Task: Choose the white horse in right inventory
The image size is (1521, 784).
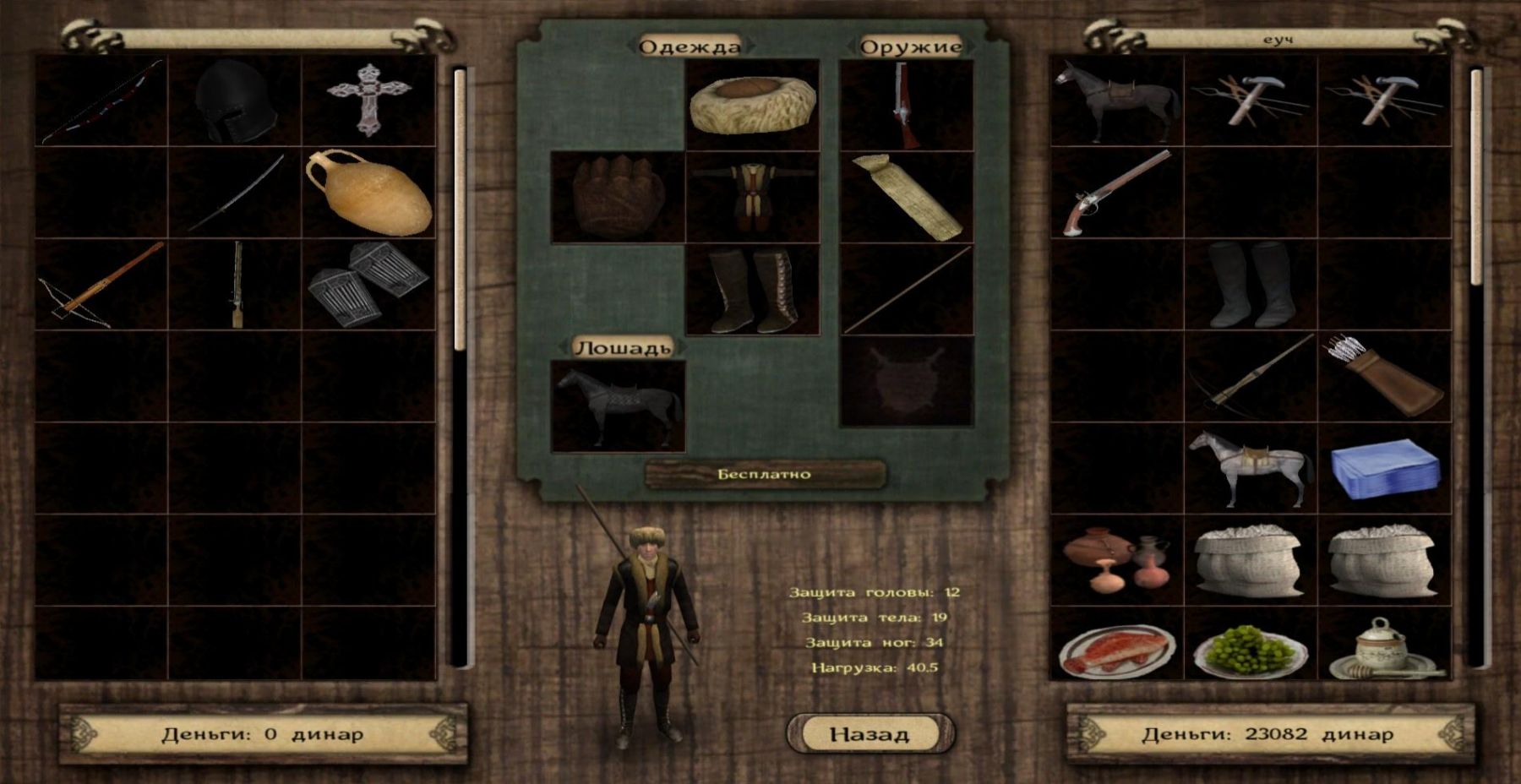Action: [x=1251, y=468]
